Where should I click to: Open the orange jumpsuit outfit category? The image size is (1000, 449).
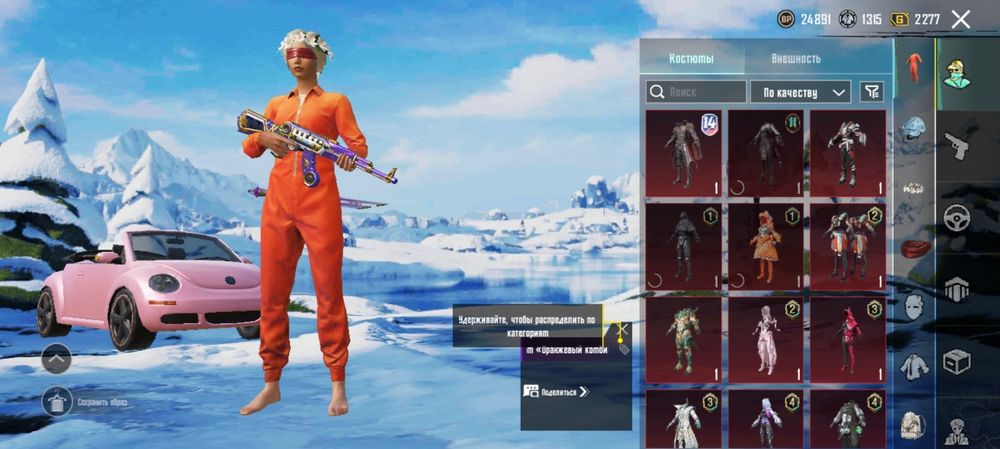(914, 68)
